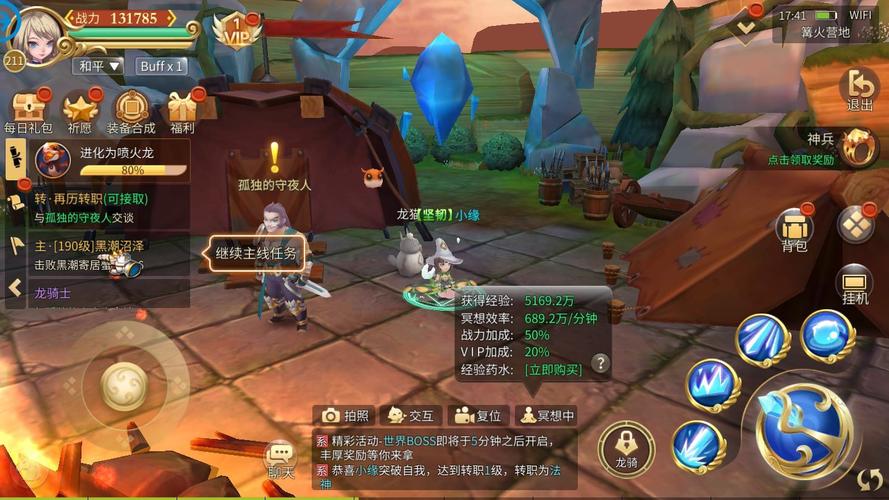Open the 交互 interaction menu
889x500 pixels.
pyautogui.click(x=411, y=416)
